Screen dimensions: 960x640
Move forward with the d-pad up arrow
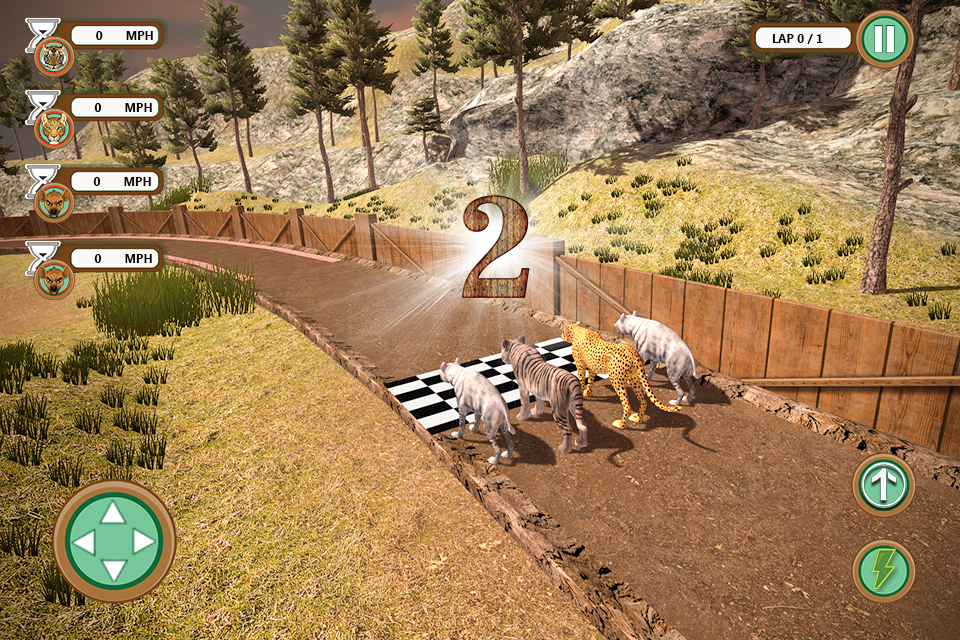(114, 513)
